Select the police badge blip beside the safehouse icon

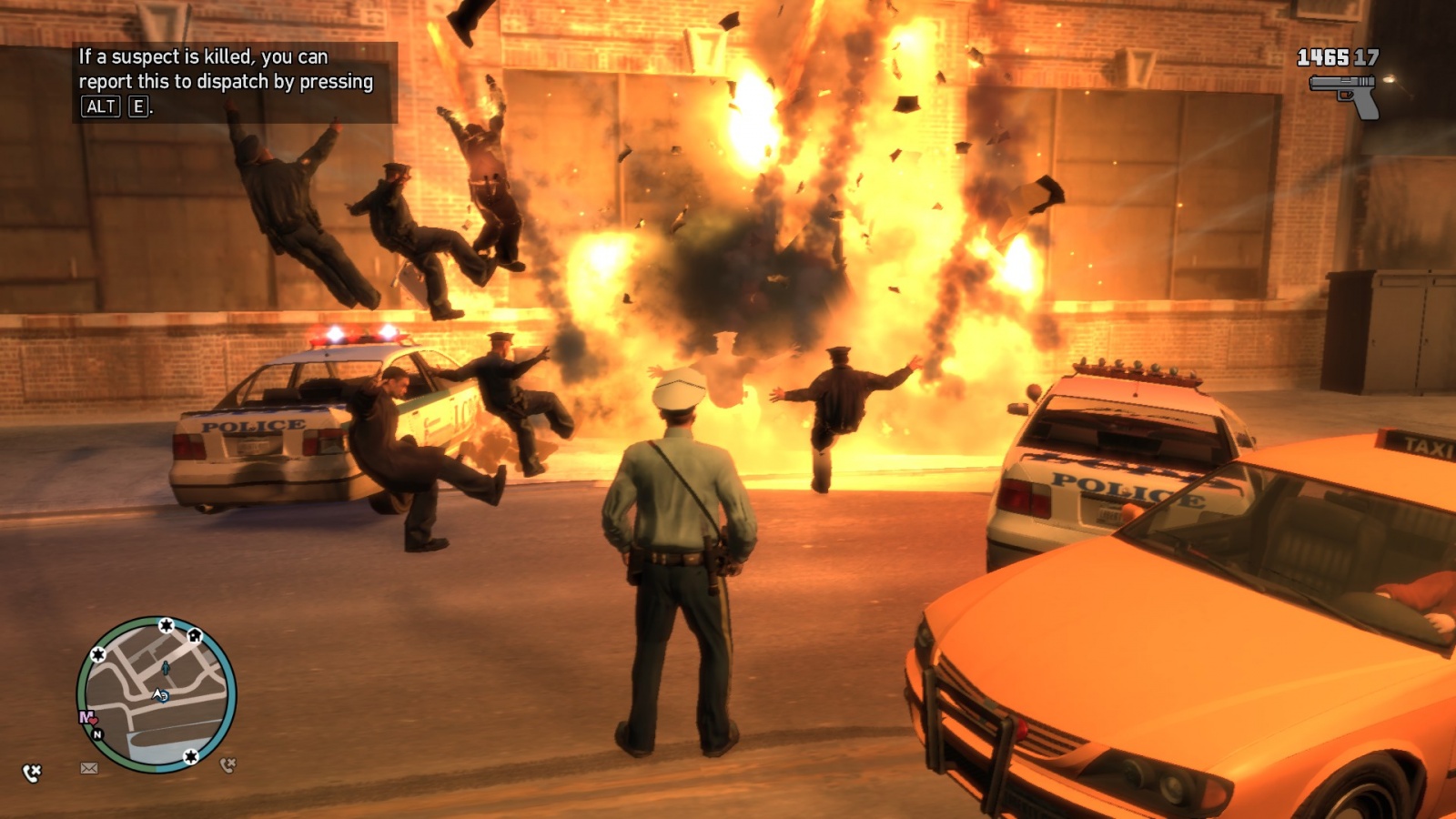pos(167,625)
